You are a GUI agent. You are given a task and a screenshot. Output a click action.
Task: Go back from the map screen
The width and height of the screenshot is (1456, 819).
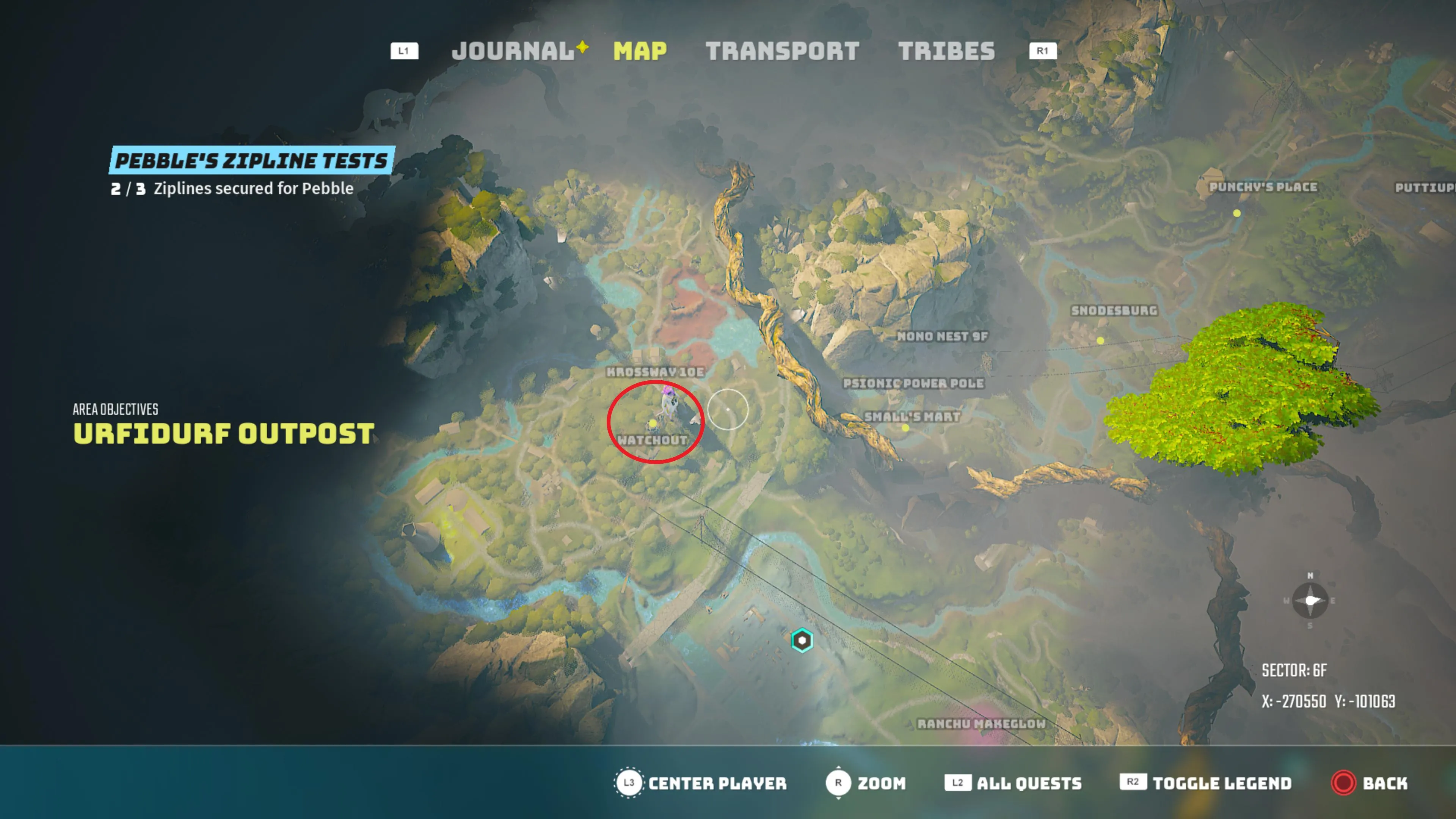pyautogui.click(x=1384, y=783)
